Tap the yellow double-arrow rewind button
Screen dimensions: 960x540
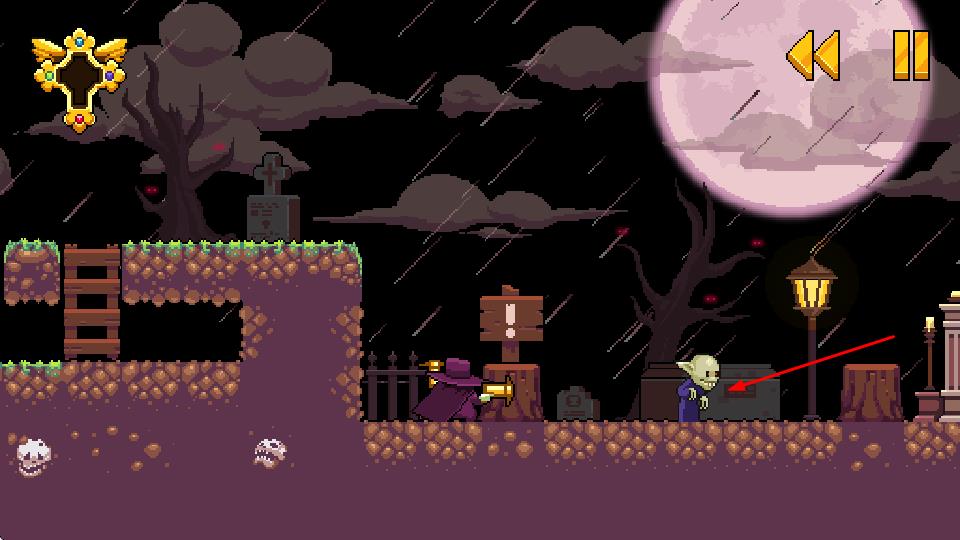point(812,55)
